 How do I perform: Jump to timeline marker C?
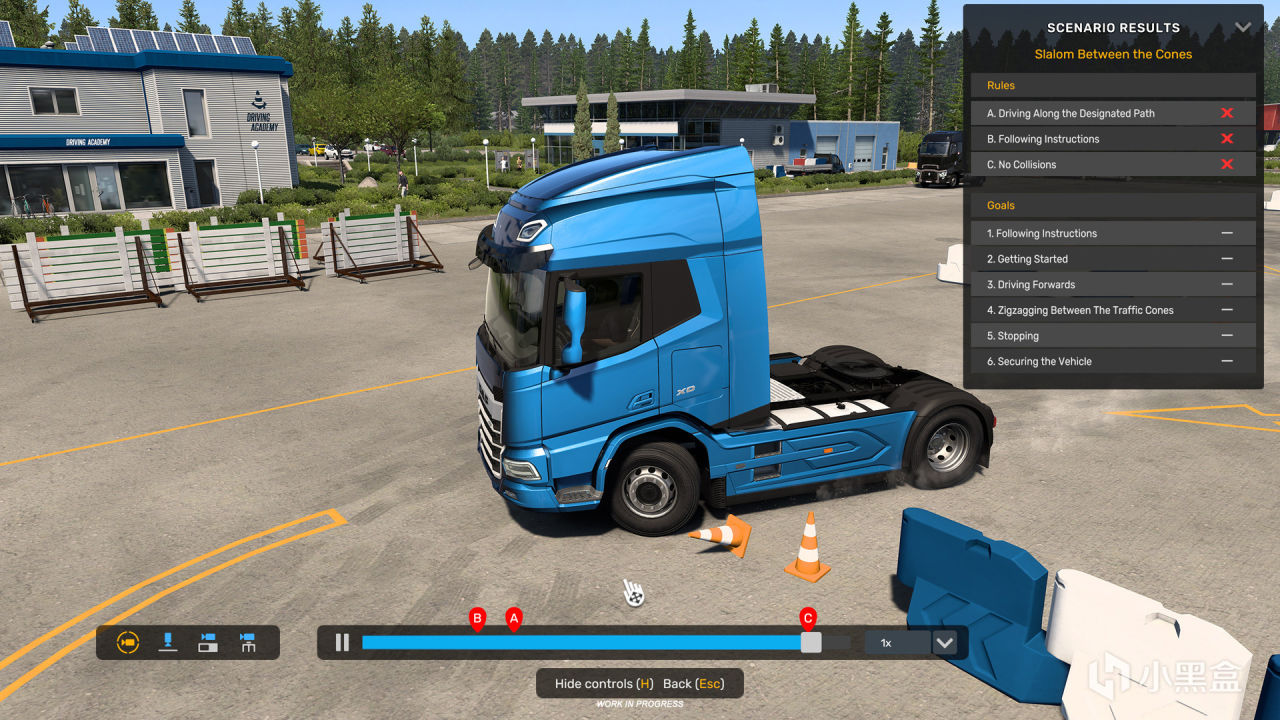click(808, 619)
